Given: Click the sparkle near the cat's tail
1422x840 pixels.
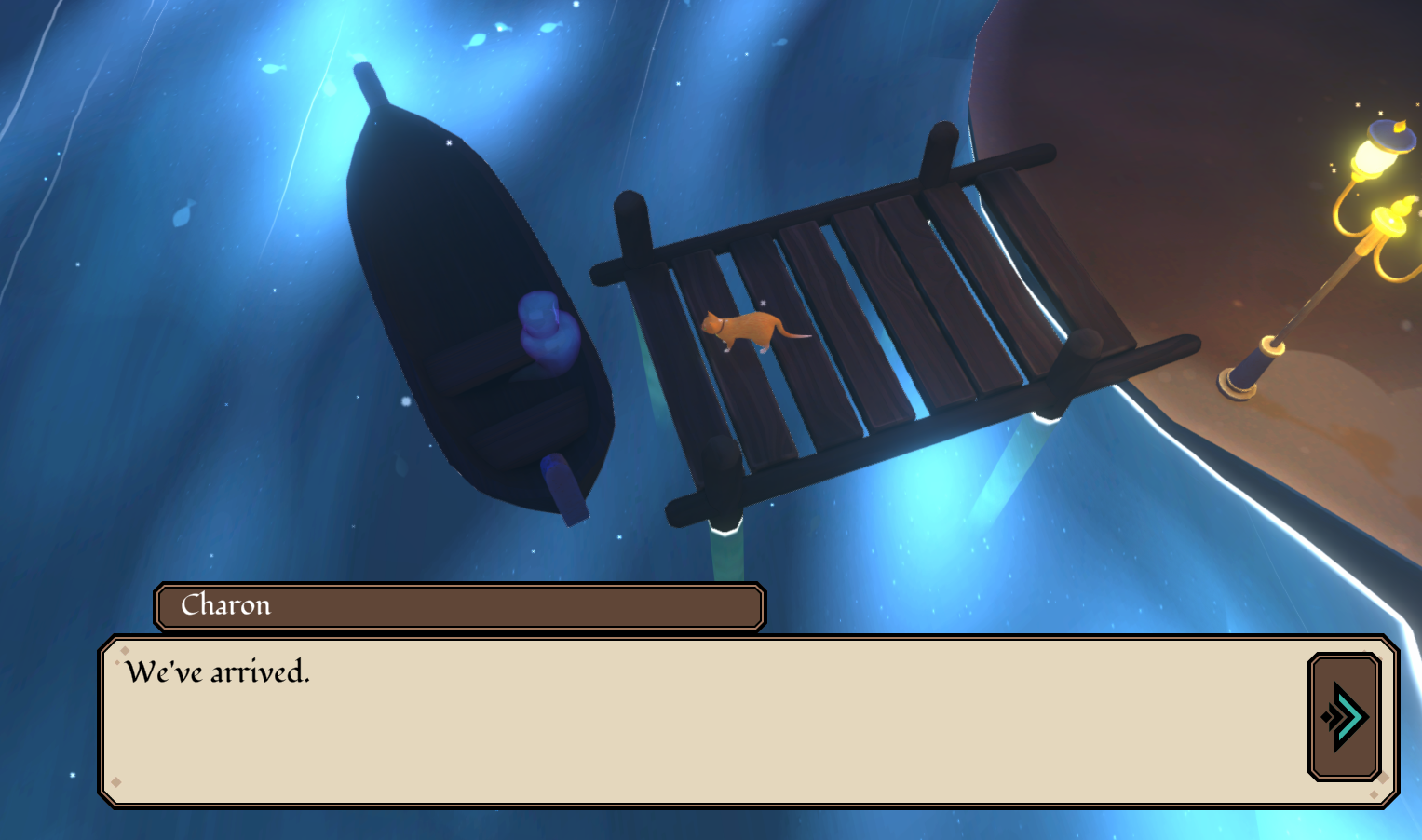Looking at the screenshot, I should pos(761,304).
